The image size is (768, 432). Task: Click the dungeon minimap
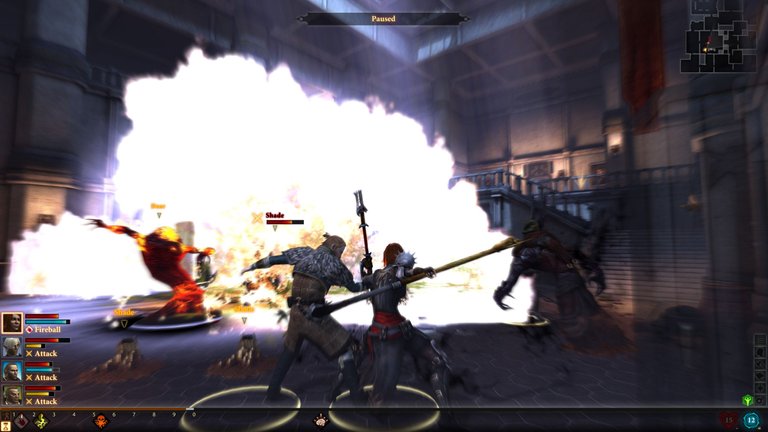(x=718, y=36)
